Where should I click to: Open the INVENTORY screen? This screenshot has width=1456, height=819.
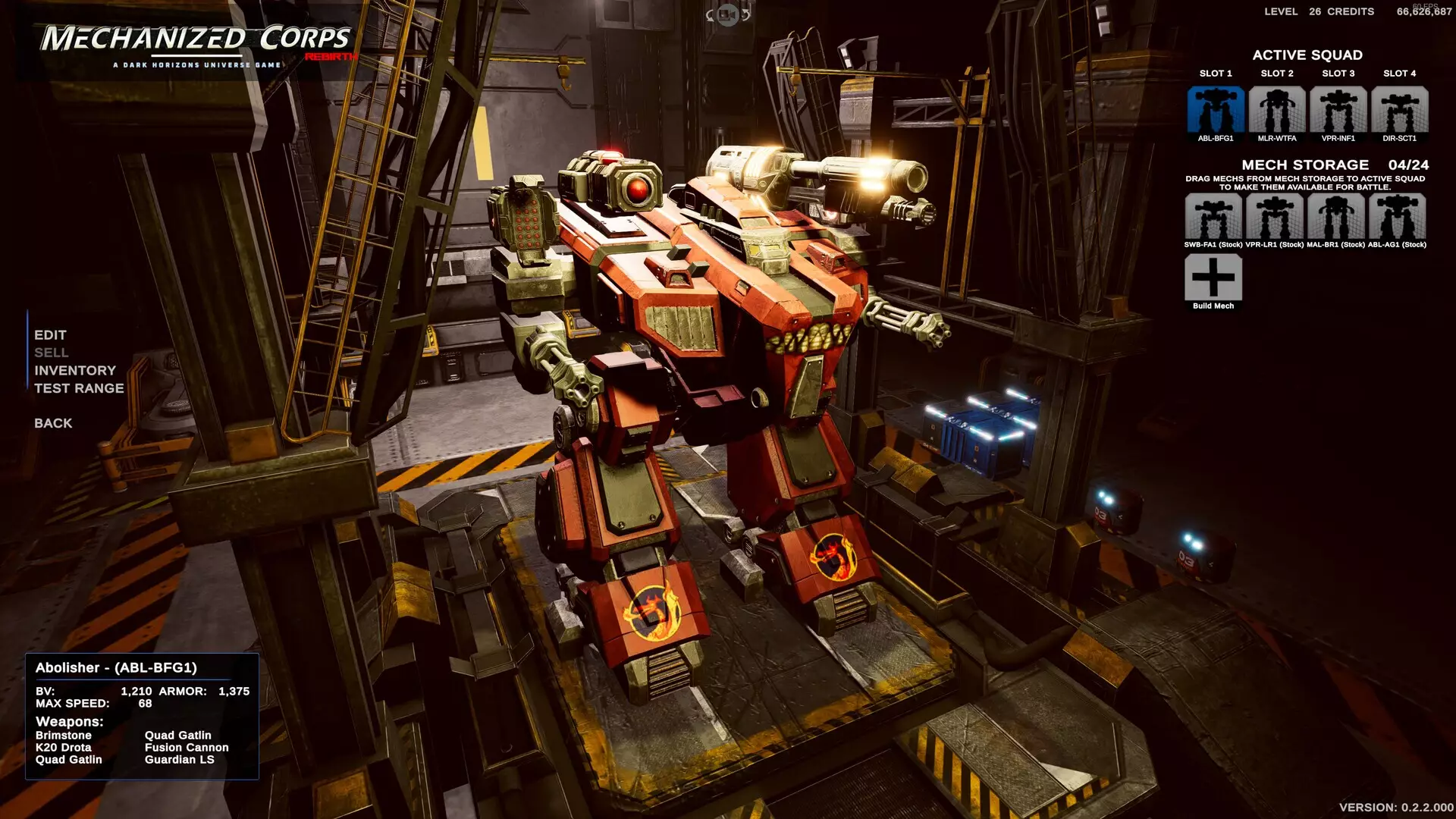click(74, 370)
